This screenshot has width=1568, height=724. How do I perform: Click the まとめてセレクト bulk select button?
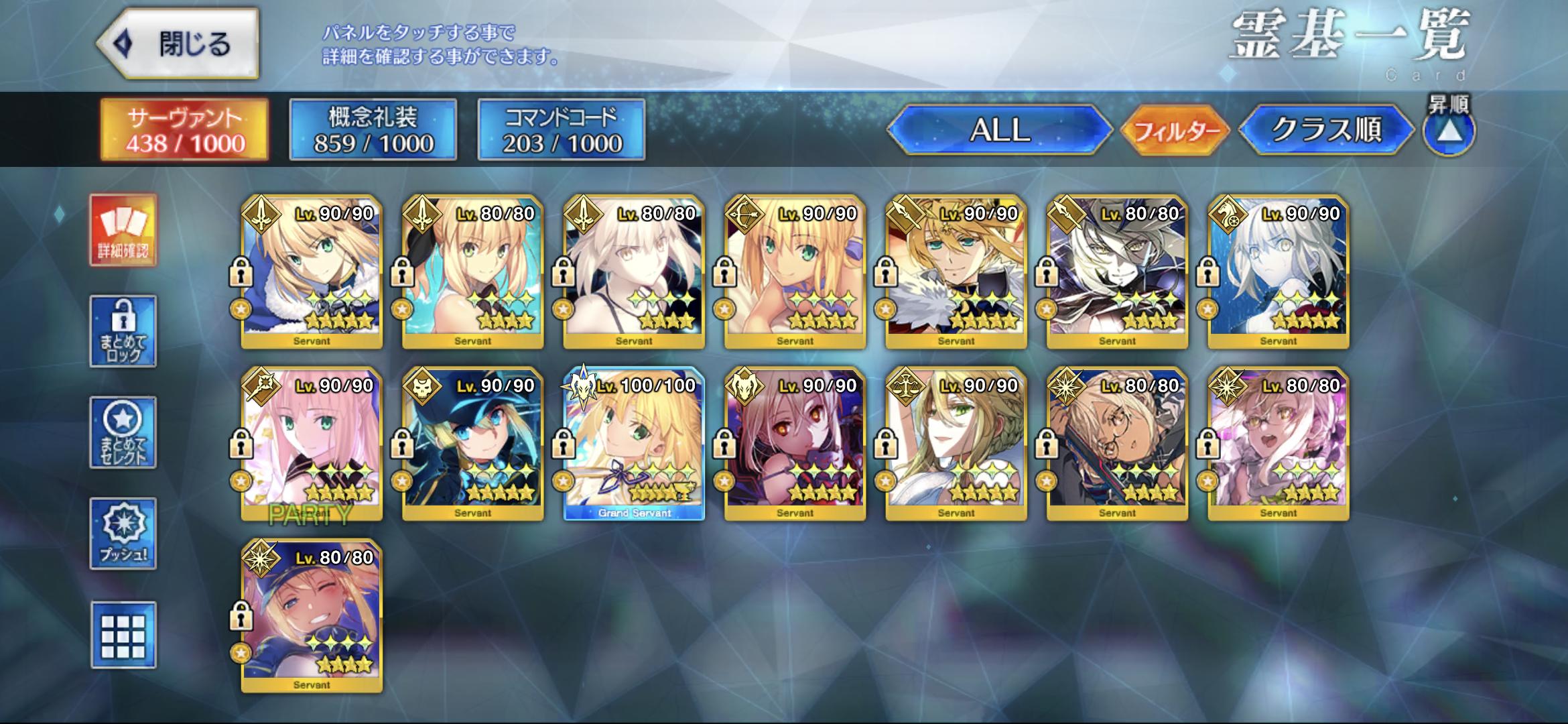click(123, 432)
